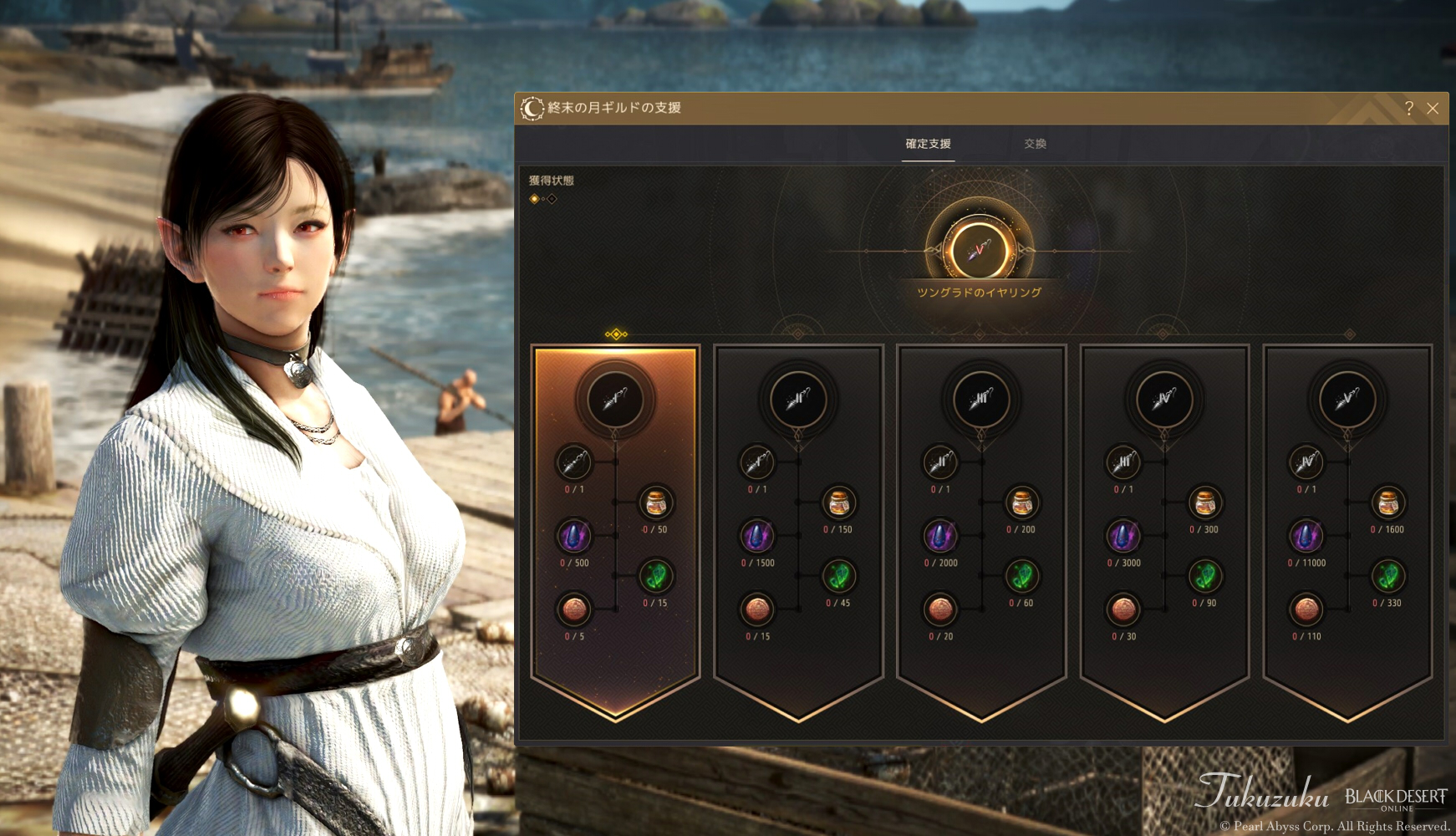Click the purple crystal requiring 0/2000
This screenshot has width=1456, height=836.
point(940,537)
